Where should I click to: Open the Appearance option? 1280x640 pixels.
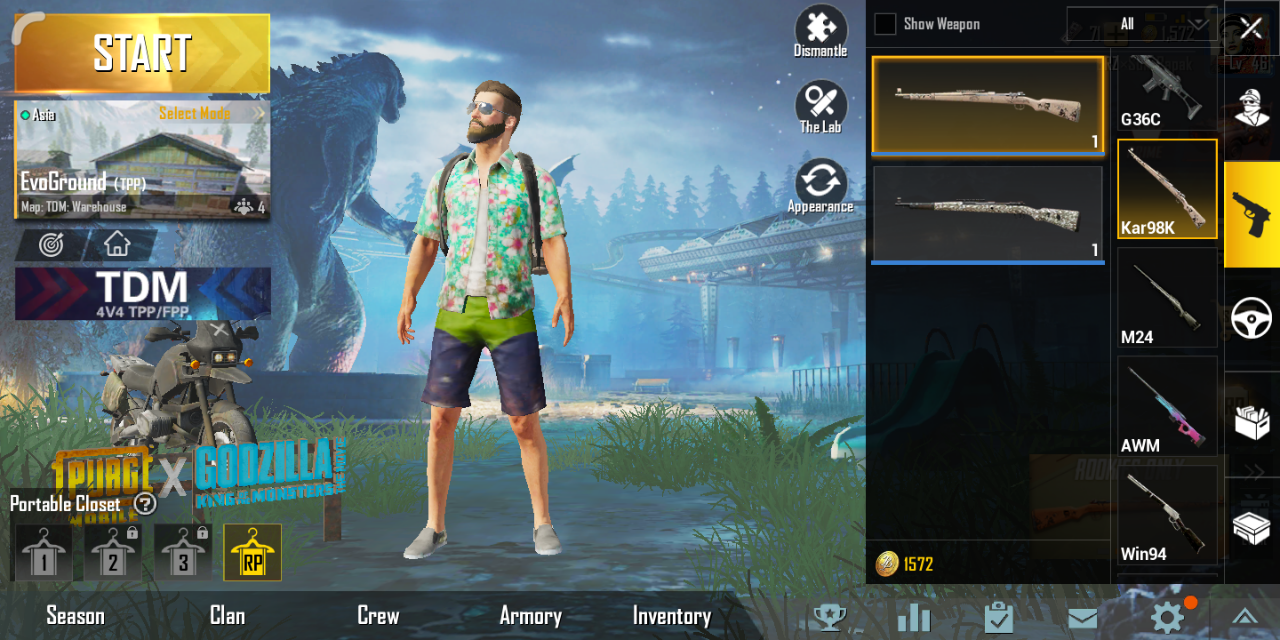[820, 187]
